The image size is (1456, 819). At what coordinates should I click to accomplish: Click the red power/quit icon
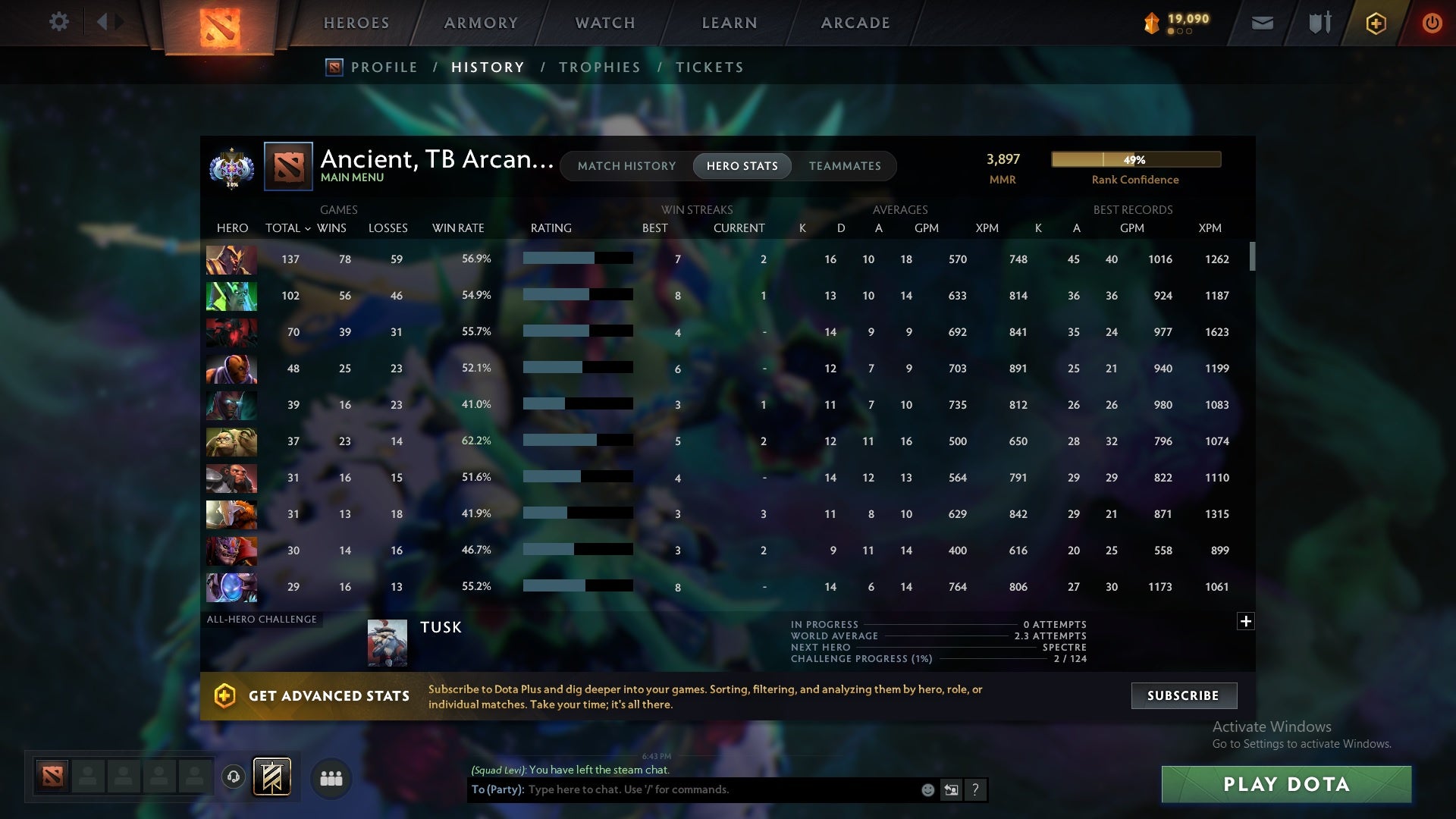[1432, 23]
